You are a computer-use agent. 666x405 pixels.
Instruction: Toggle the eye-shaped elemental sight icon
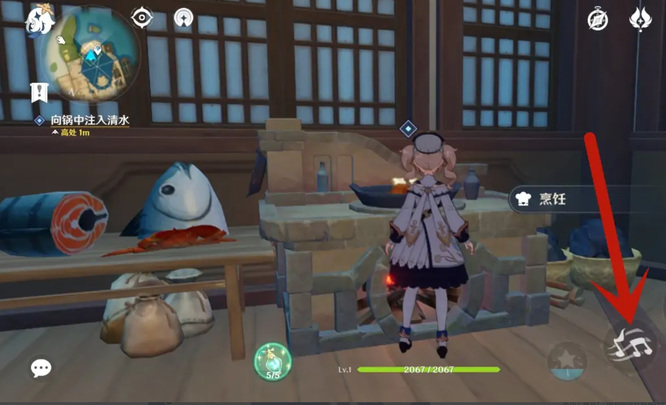[x=143, y=17]
